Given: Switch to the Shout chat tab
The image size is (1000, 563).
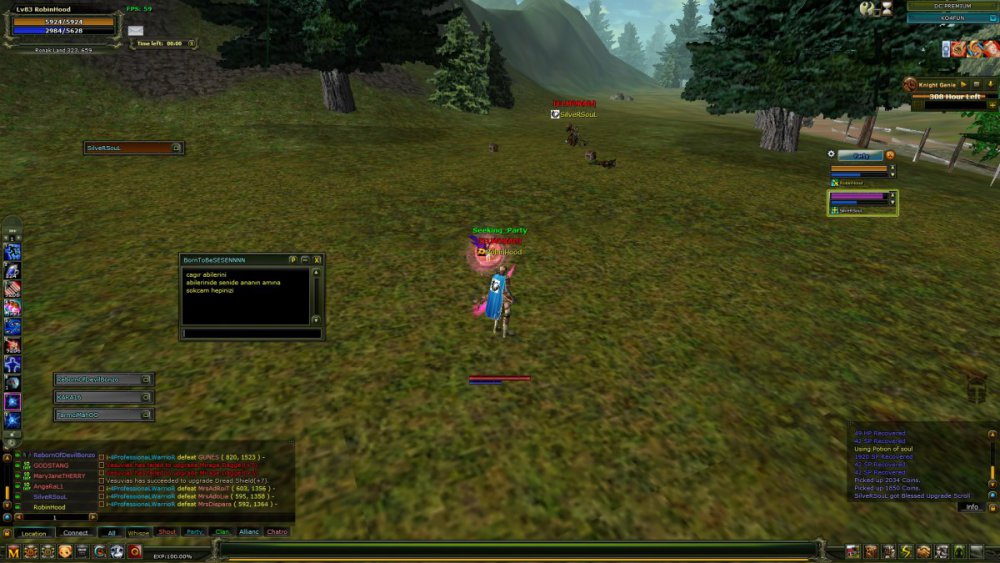Looking at the screenshot, I should click(167, 532).
